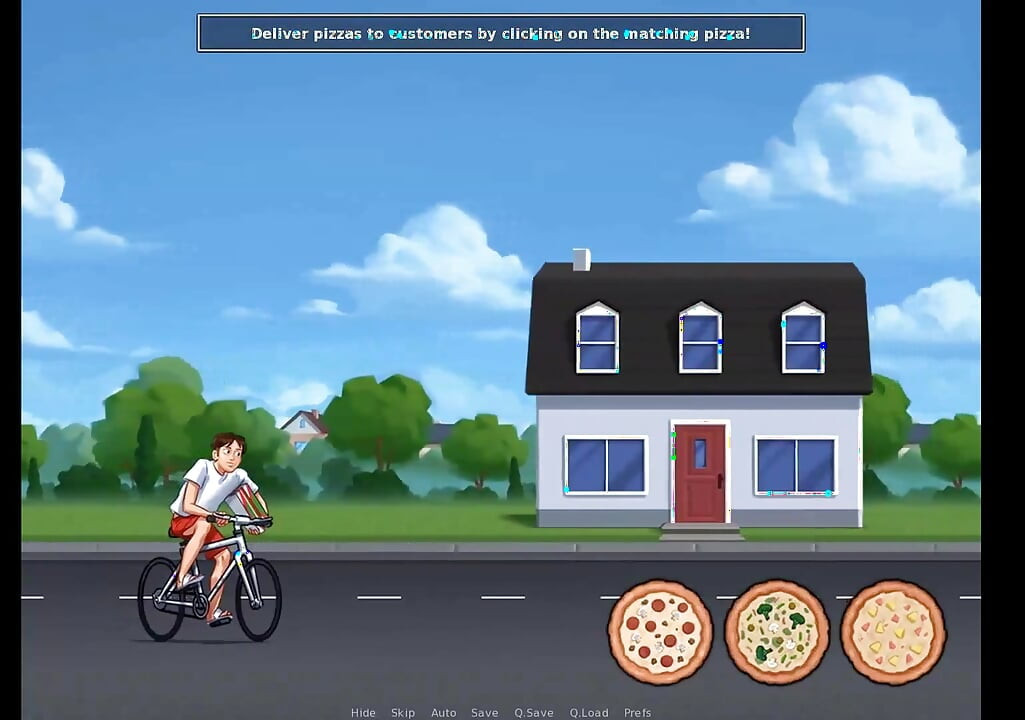
Task: Hide the interface with Hide
Action: pyautogui.click(x=363, y=713)
